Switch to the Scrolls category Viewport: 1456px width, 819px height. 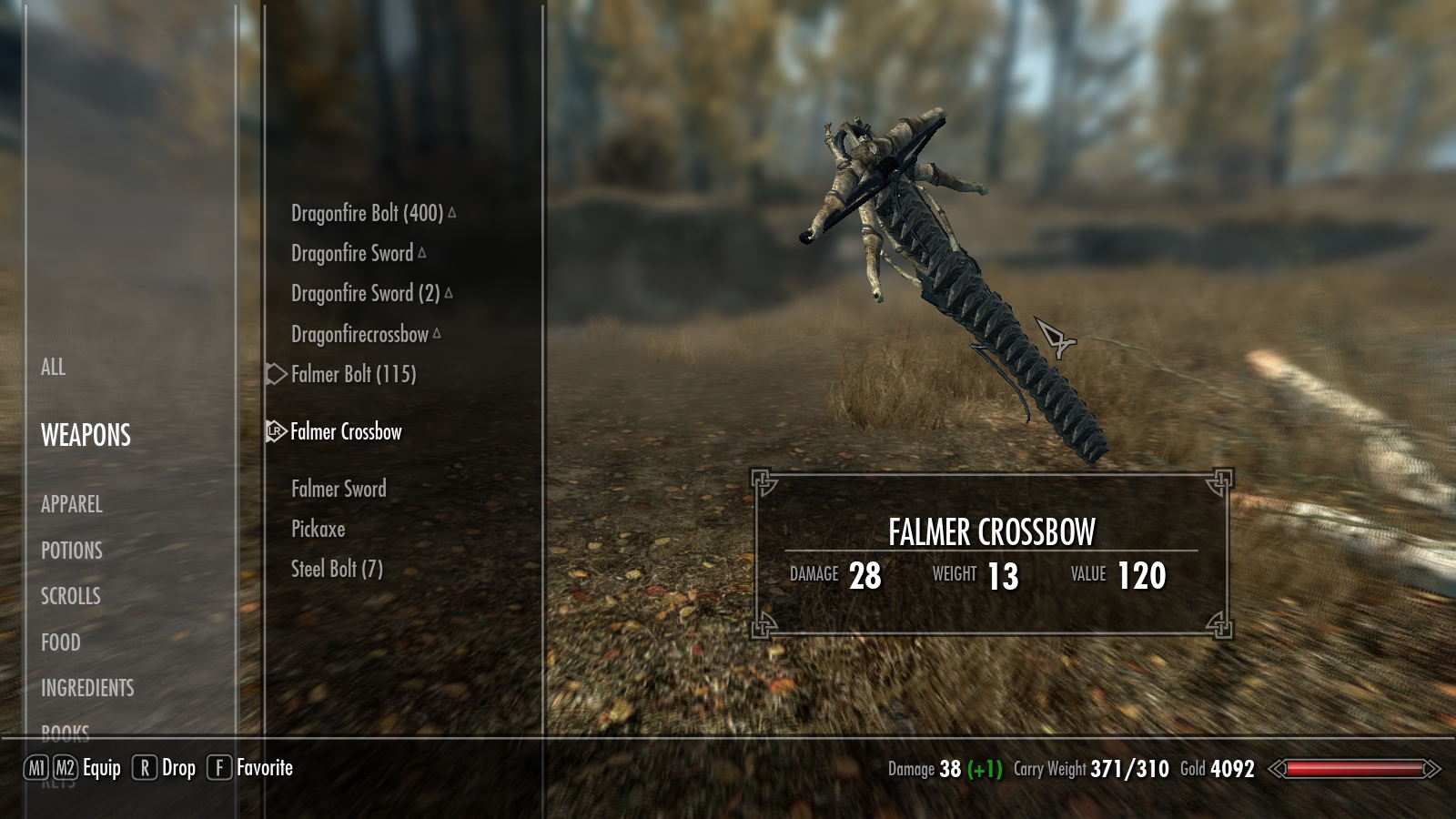pyautogui.click(x=70, y=596)
